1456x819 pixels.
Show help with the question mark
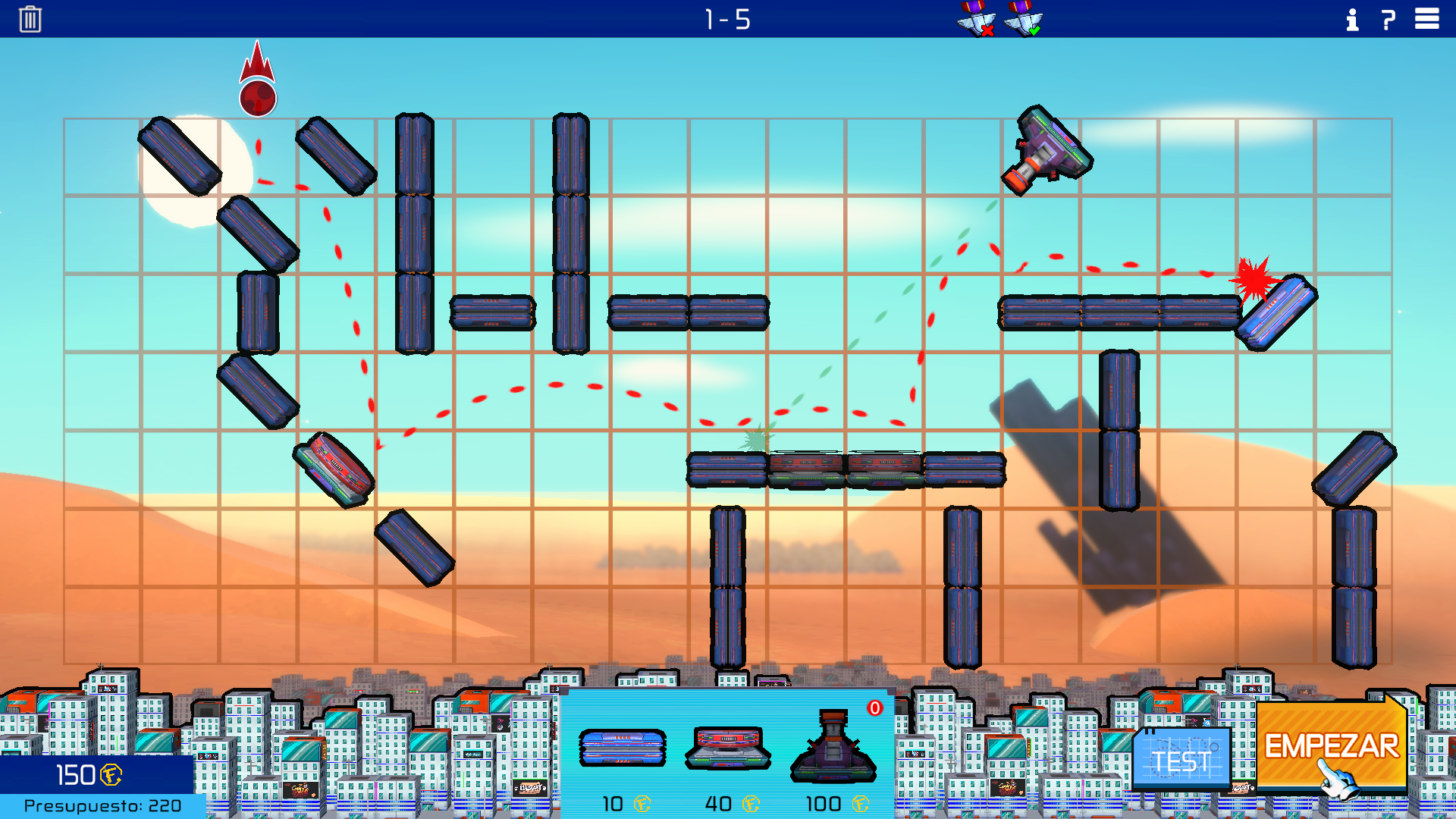1389,20
